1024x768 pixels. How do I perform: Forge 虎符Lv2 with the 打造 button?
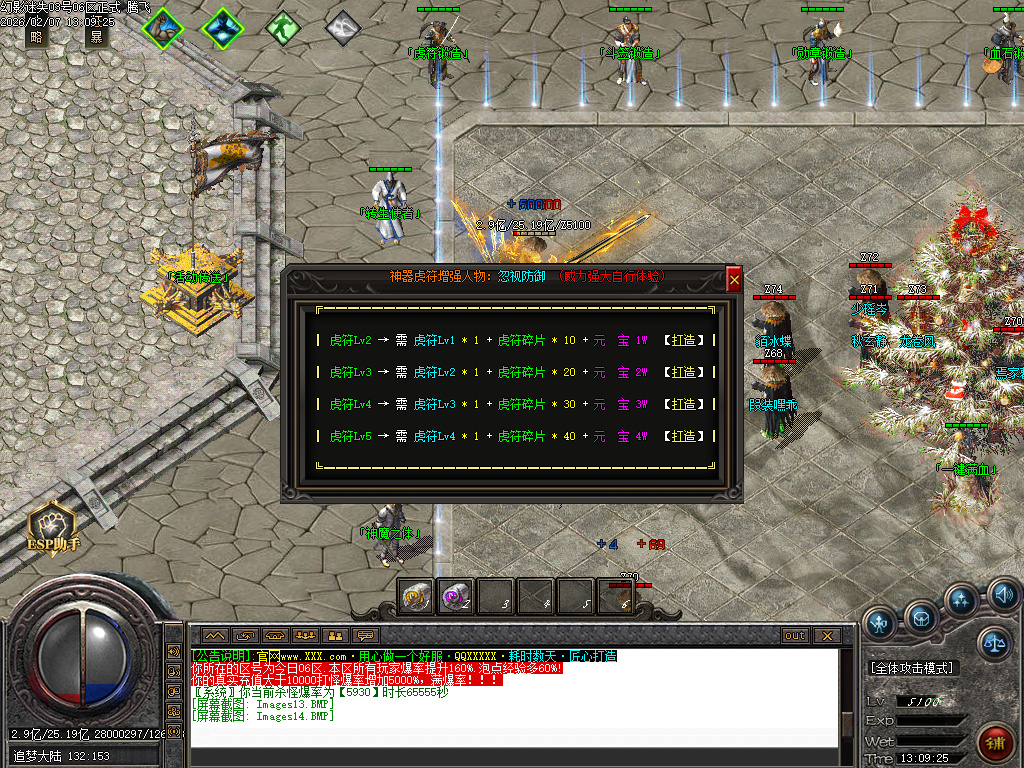683,340
